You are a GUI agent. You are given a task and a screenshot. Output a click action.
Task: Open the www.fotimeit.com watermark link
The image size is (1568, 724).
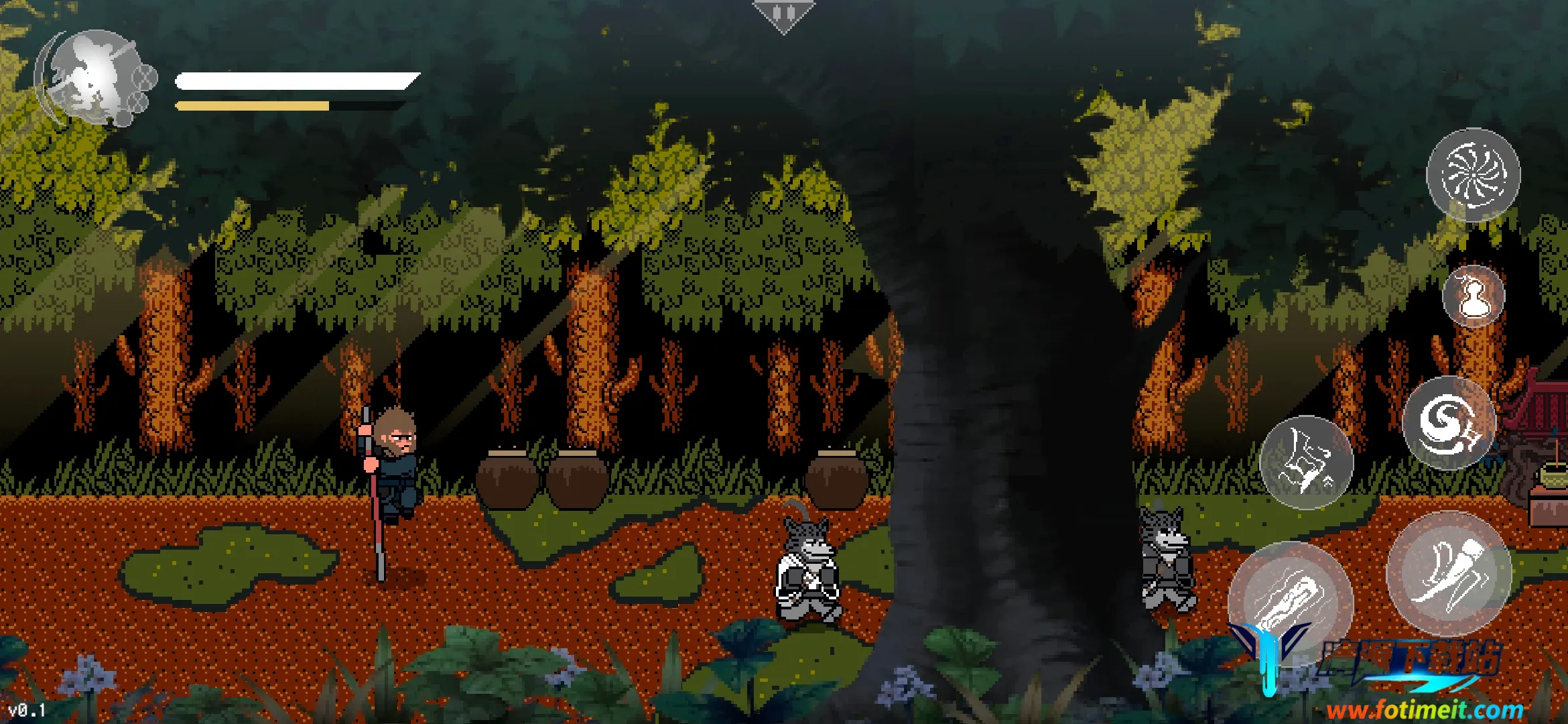1424,709
